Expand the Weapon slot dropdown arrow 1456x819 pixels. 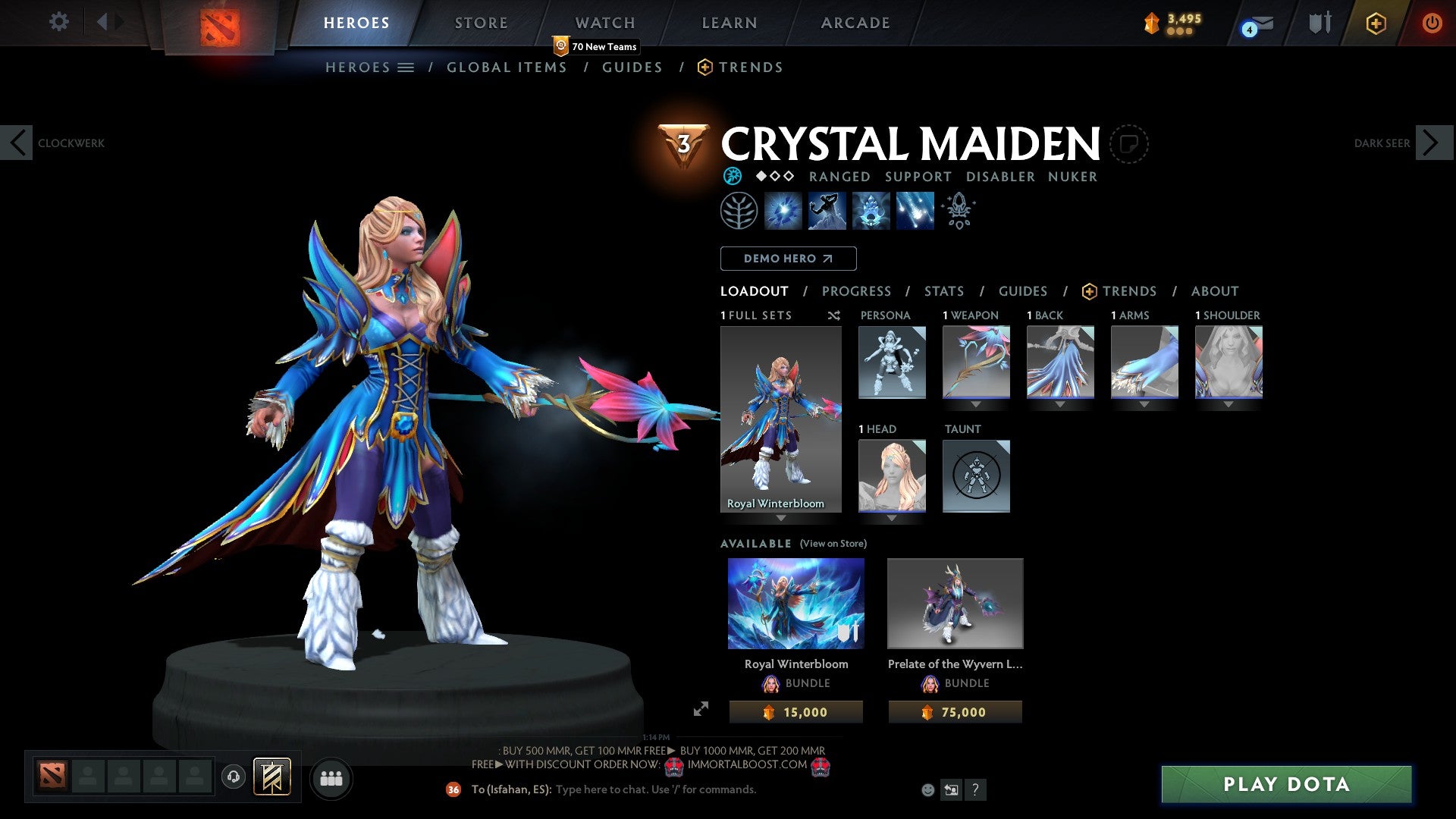click(976, 404)
